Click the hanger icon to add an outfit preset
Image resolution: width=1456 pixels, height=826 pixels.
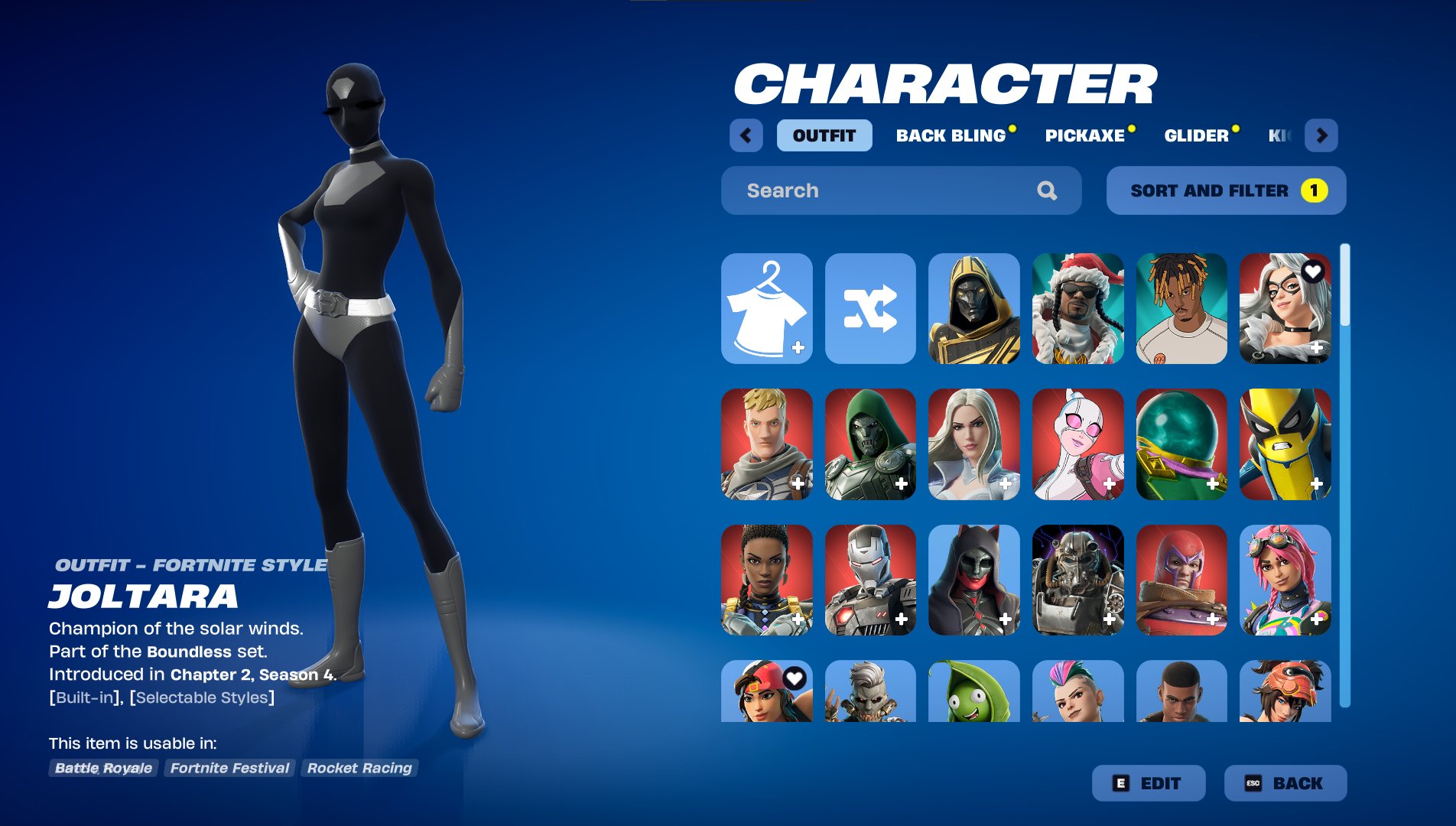tap(766, 309)
